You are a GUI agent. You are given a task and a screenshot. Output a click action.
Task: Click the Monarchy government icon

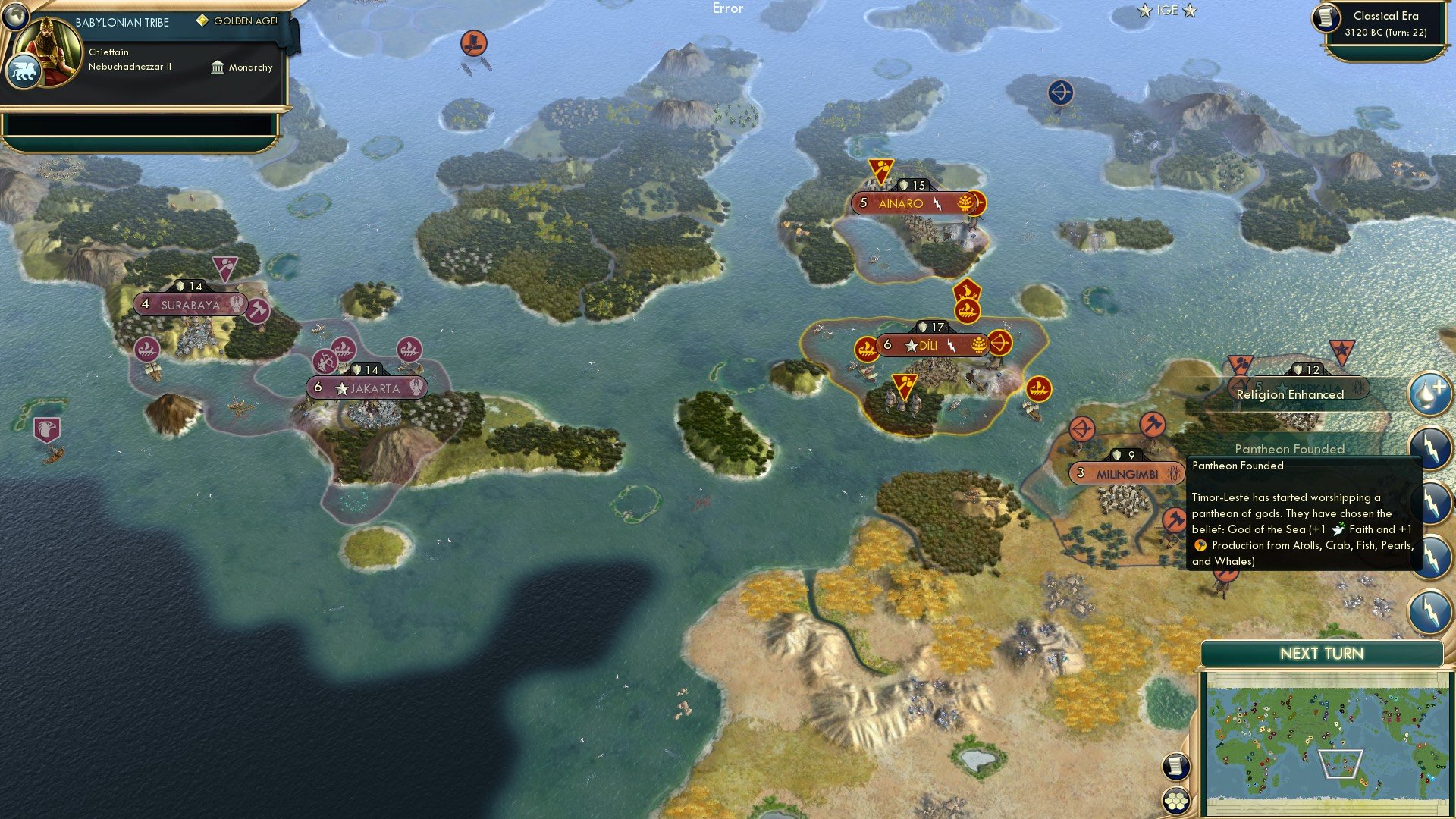click(218, 67)
